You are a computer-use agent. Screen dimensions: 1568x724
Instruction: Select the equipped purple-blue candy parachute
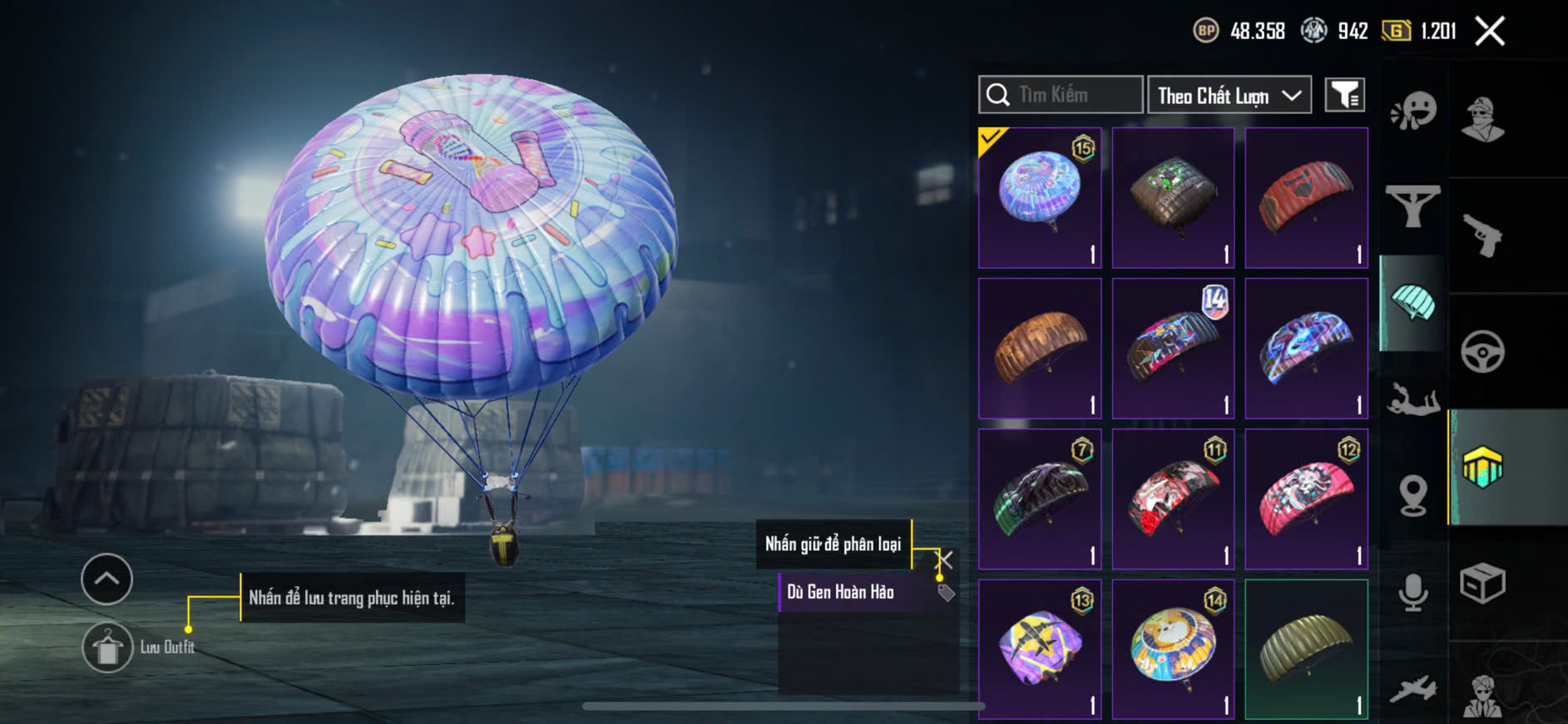pyautogui.click(x=1040, y=197)
